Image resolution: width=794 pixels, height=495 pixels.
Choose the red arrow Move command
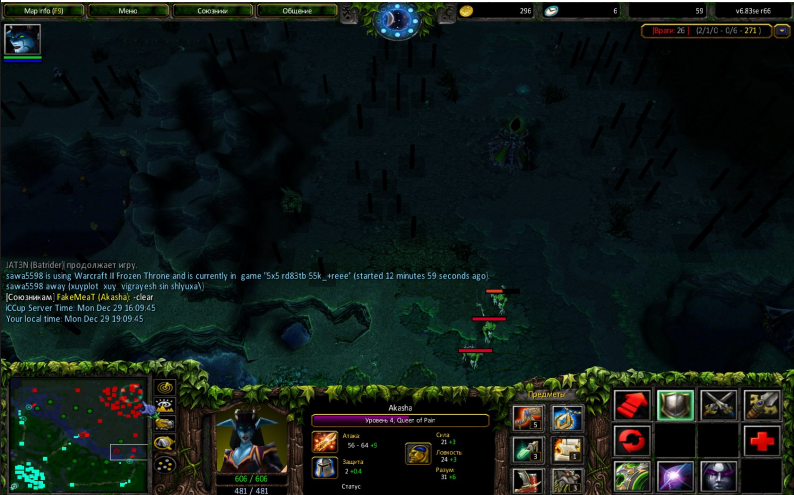pos(630,405)
